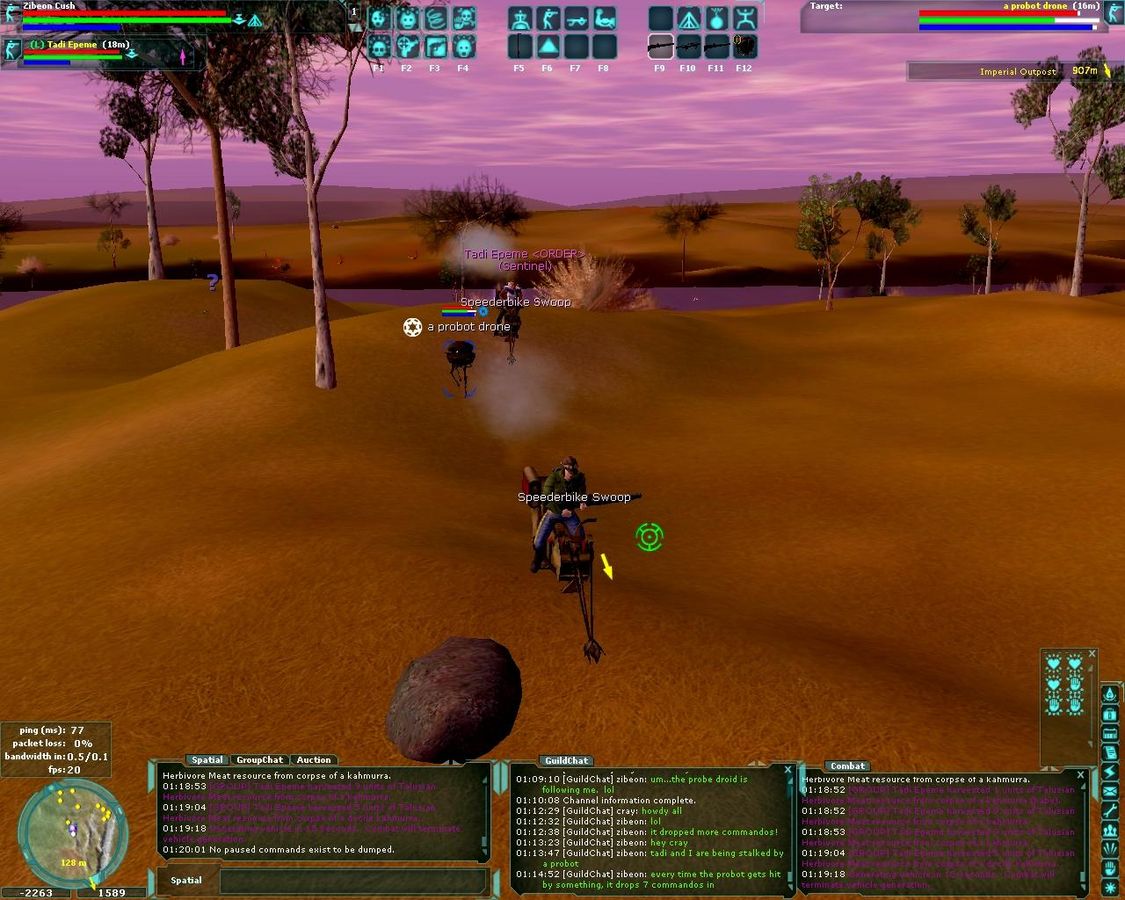
Task: Open the mail envelope menu icon
Action: click(x=1109, y=792)
